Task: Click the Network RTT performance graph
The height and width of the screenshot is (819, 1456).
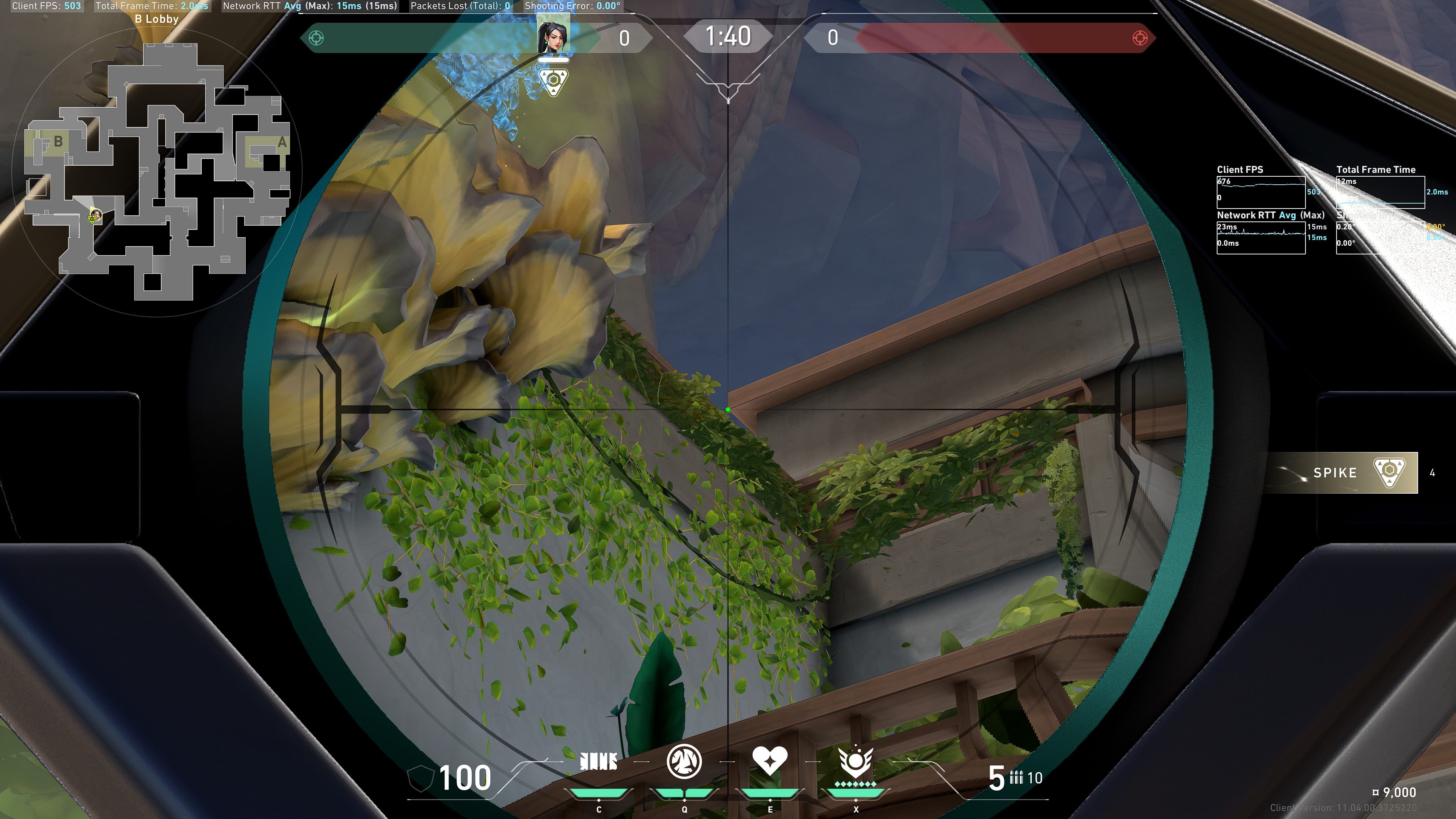Action: pyautogui.click(x=1260, y=238)
